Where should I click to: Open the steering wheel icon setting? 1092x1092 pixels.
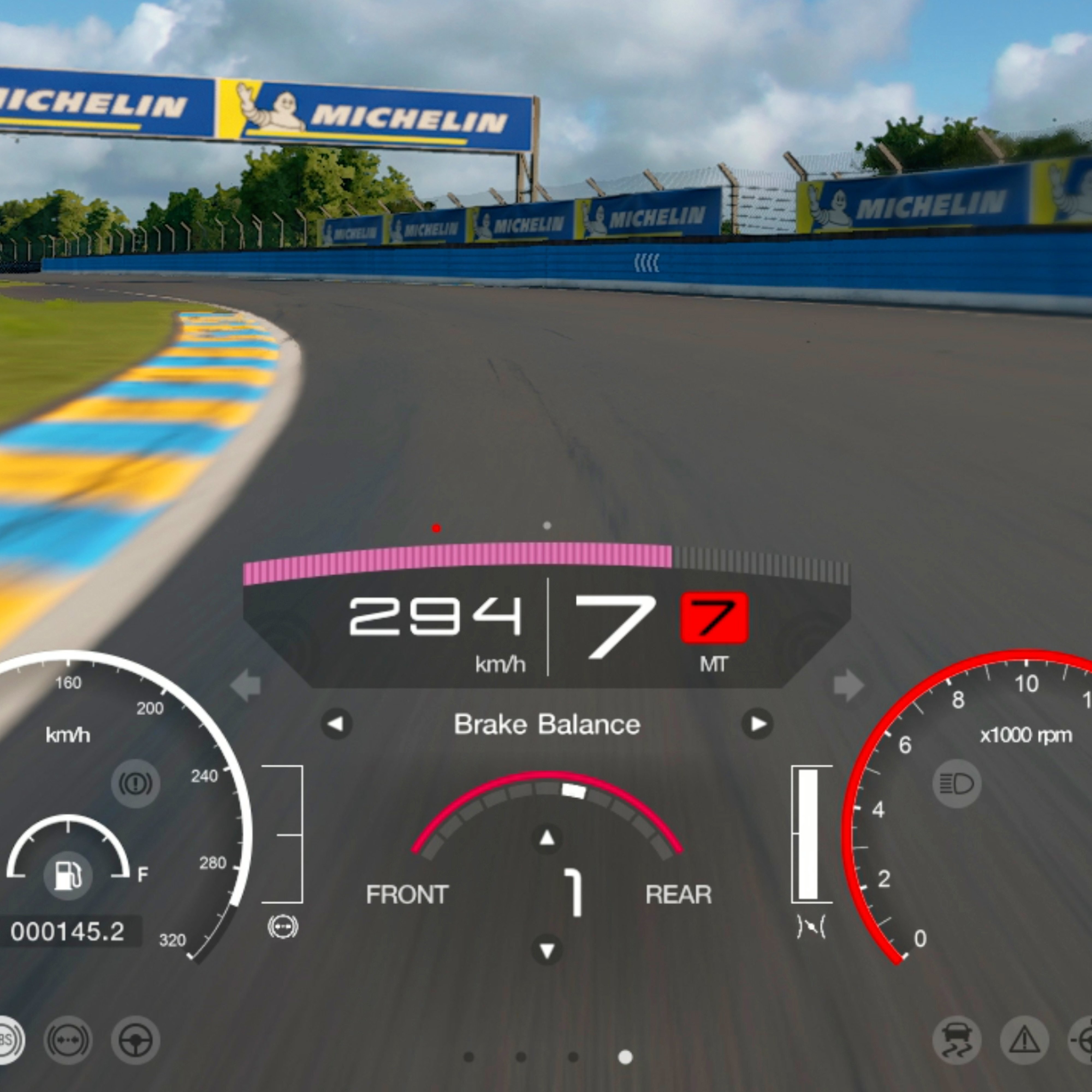pyautogui.click(x=136, y=1041)
